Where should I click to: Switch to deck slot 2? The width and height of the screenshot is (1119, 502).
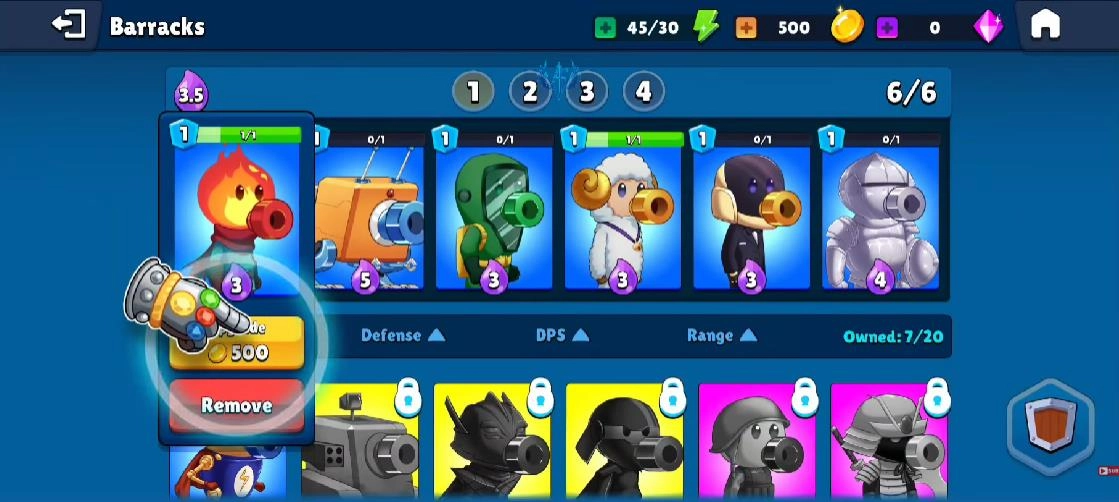coord(530,92)
